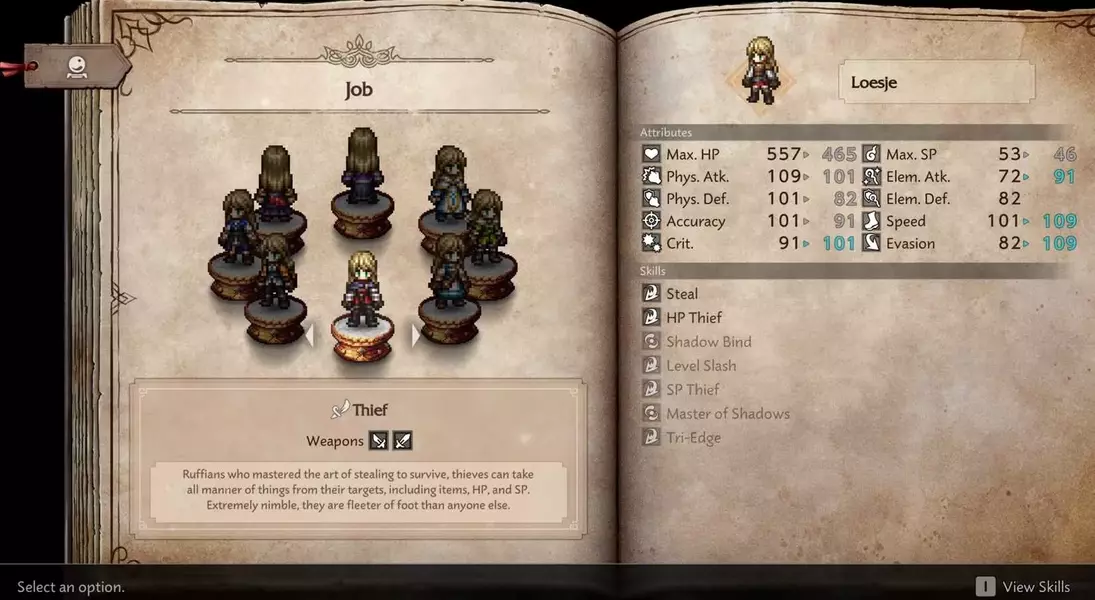Choose the Master of Shadows skill
Image resolution: width=1095 pixels, height=600 pixels.
pyautogui.click(x=727, y=414)
